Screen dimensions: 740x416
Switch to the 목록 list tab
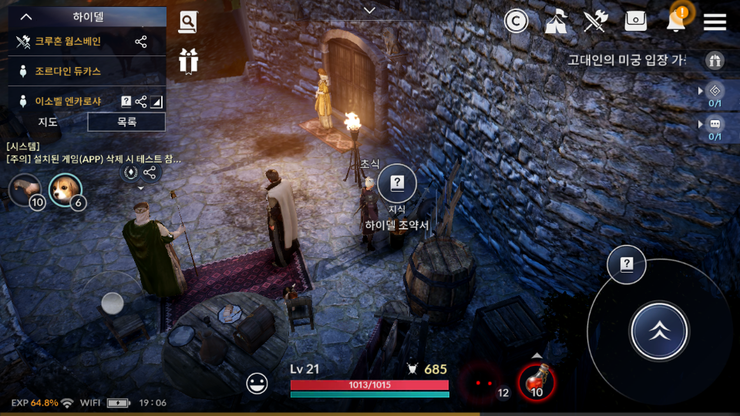[126, 122]
